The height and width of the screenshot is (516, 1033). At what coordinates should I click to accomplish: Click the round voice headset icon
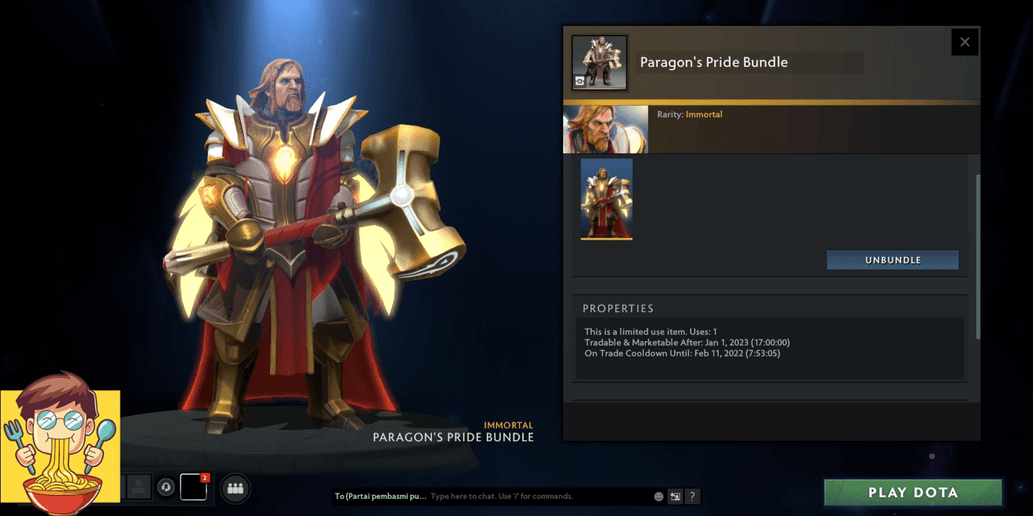[x=166, y=487]
